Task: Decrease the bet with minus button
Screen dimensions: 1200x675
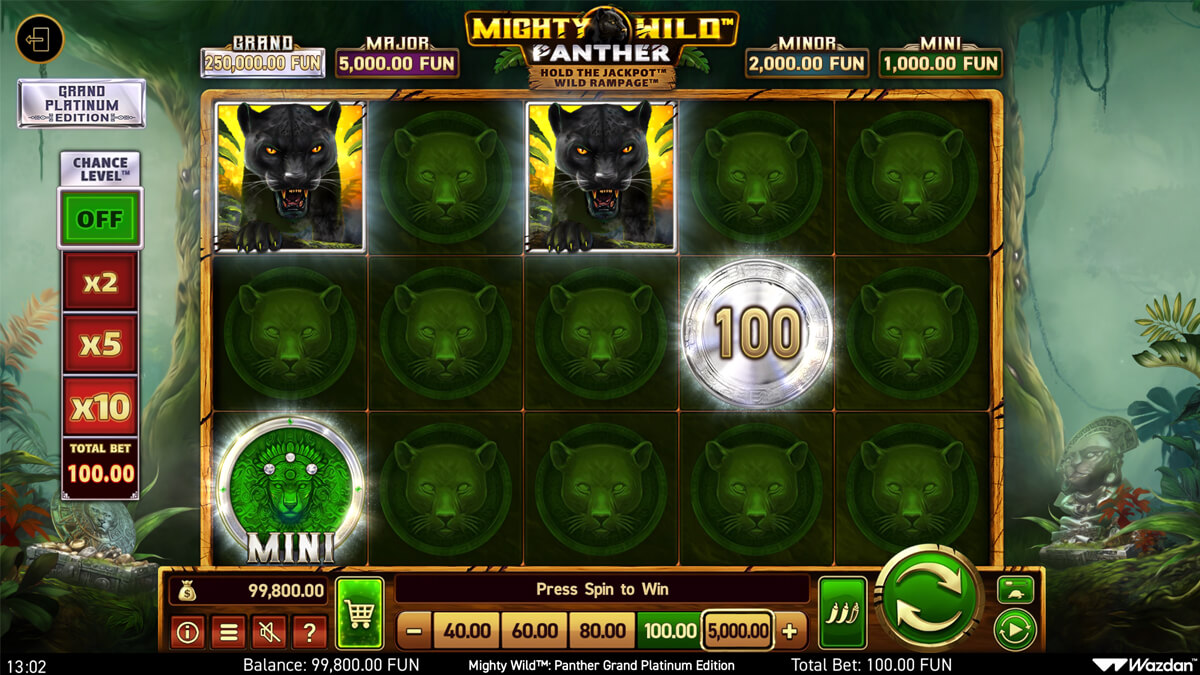Action: (x=415, y=631)
